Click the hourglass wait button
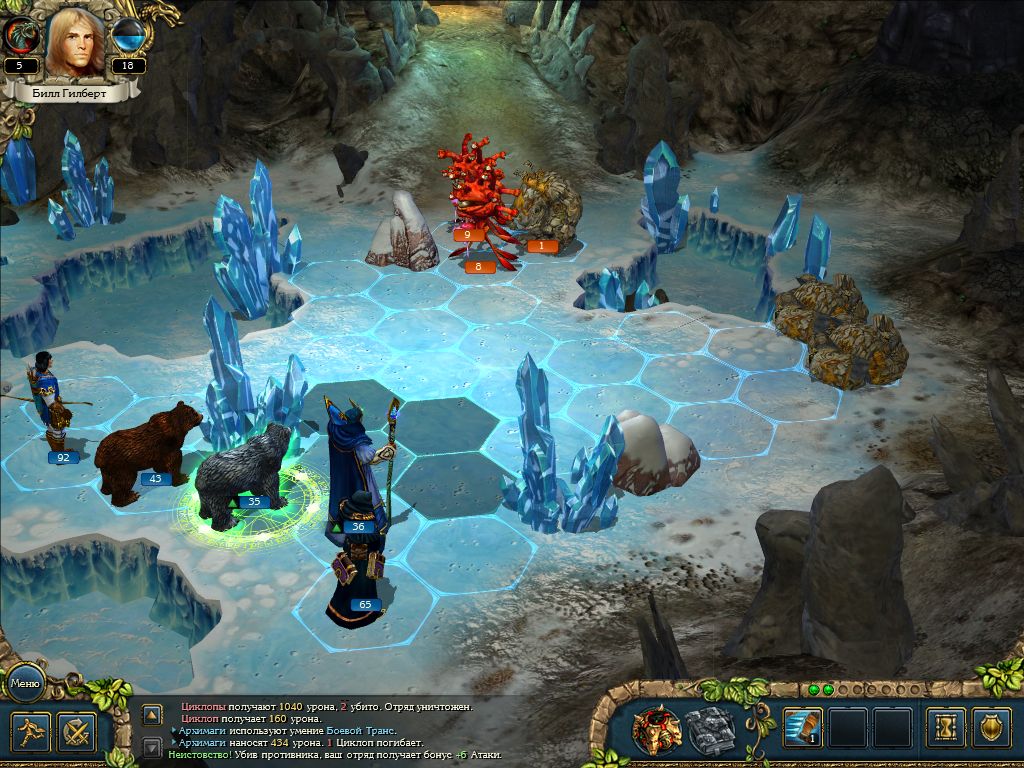The height and width of the screenshot is (768, 1024). [x=945, y=728]
